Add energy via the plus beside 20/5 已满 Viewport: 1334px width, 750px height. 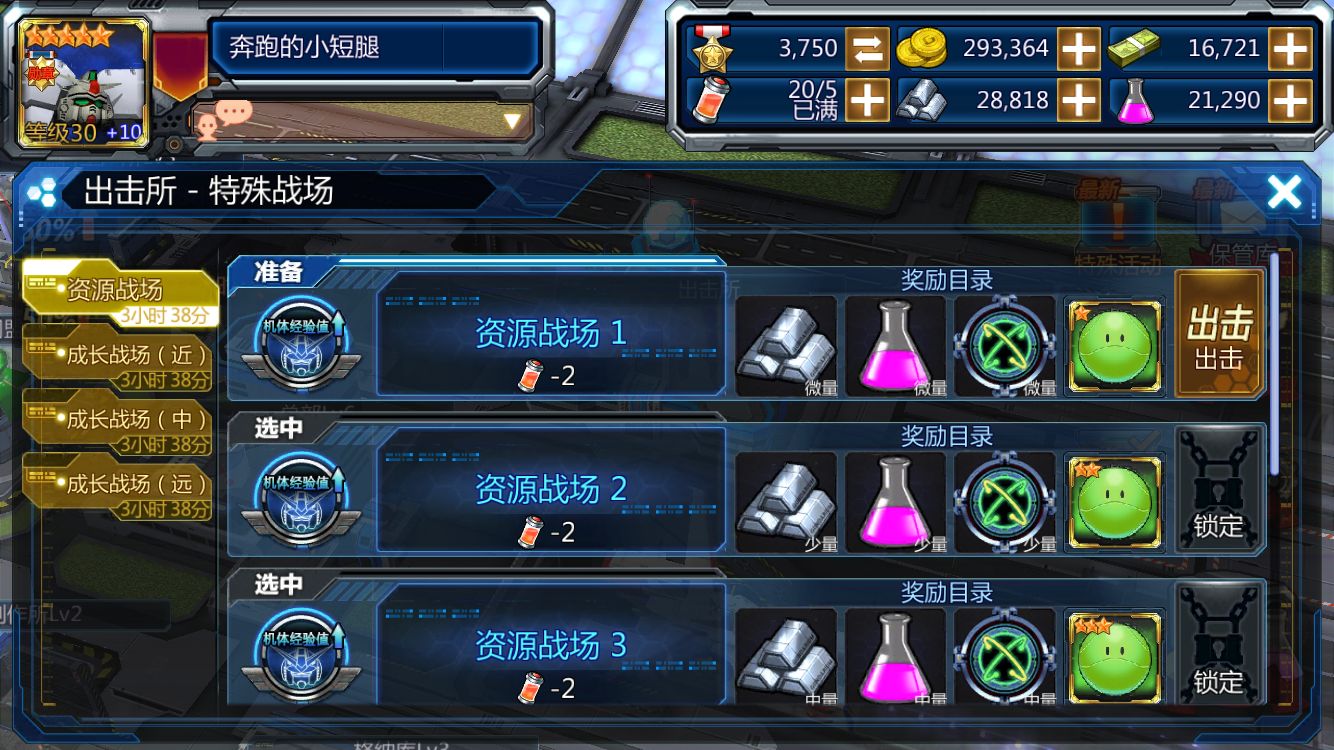pyautogui.click(x=866, y=99)
